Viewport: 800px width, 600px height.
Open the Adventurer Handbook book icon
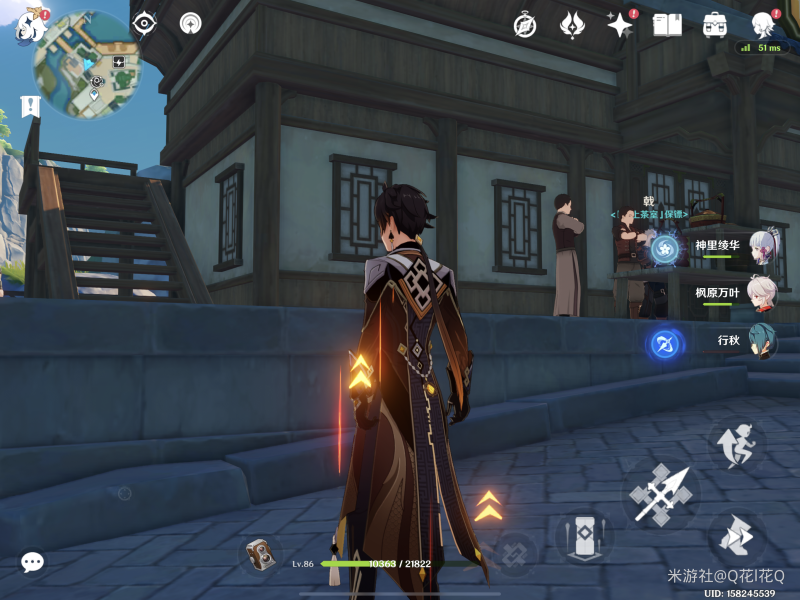point(667,25)
